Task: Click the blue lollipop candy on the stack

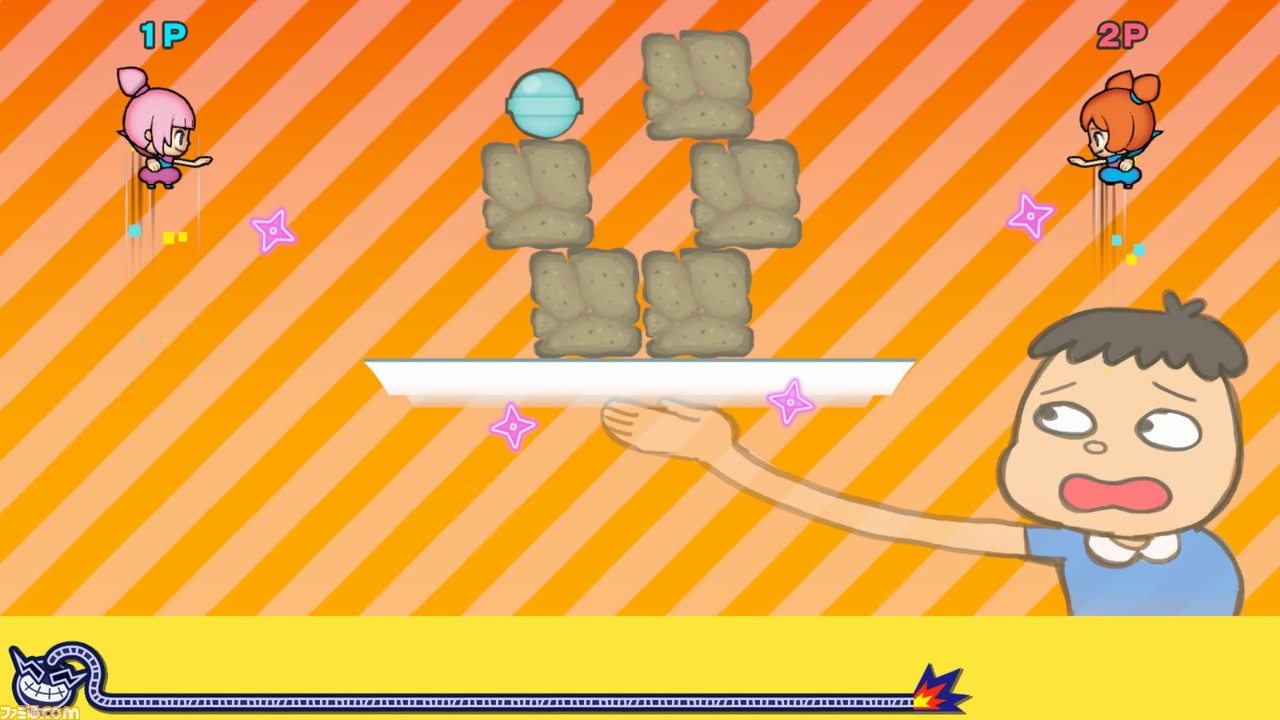Action: click(x=544, y=103)
